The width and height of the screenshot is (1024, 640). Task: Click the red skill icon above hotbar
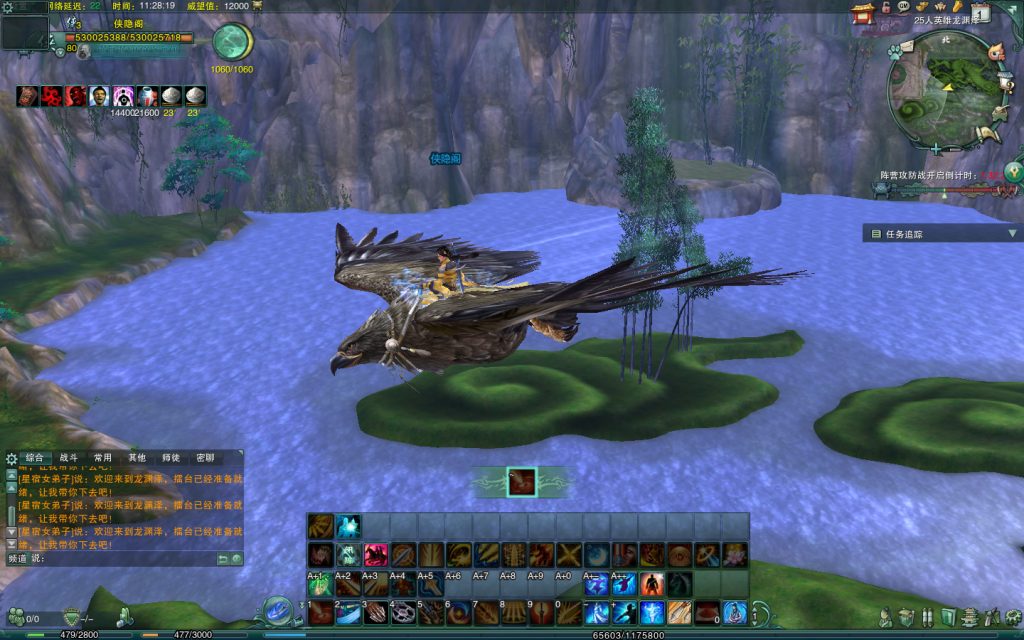click(521, 482)
